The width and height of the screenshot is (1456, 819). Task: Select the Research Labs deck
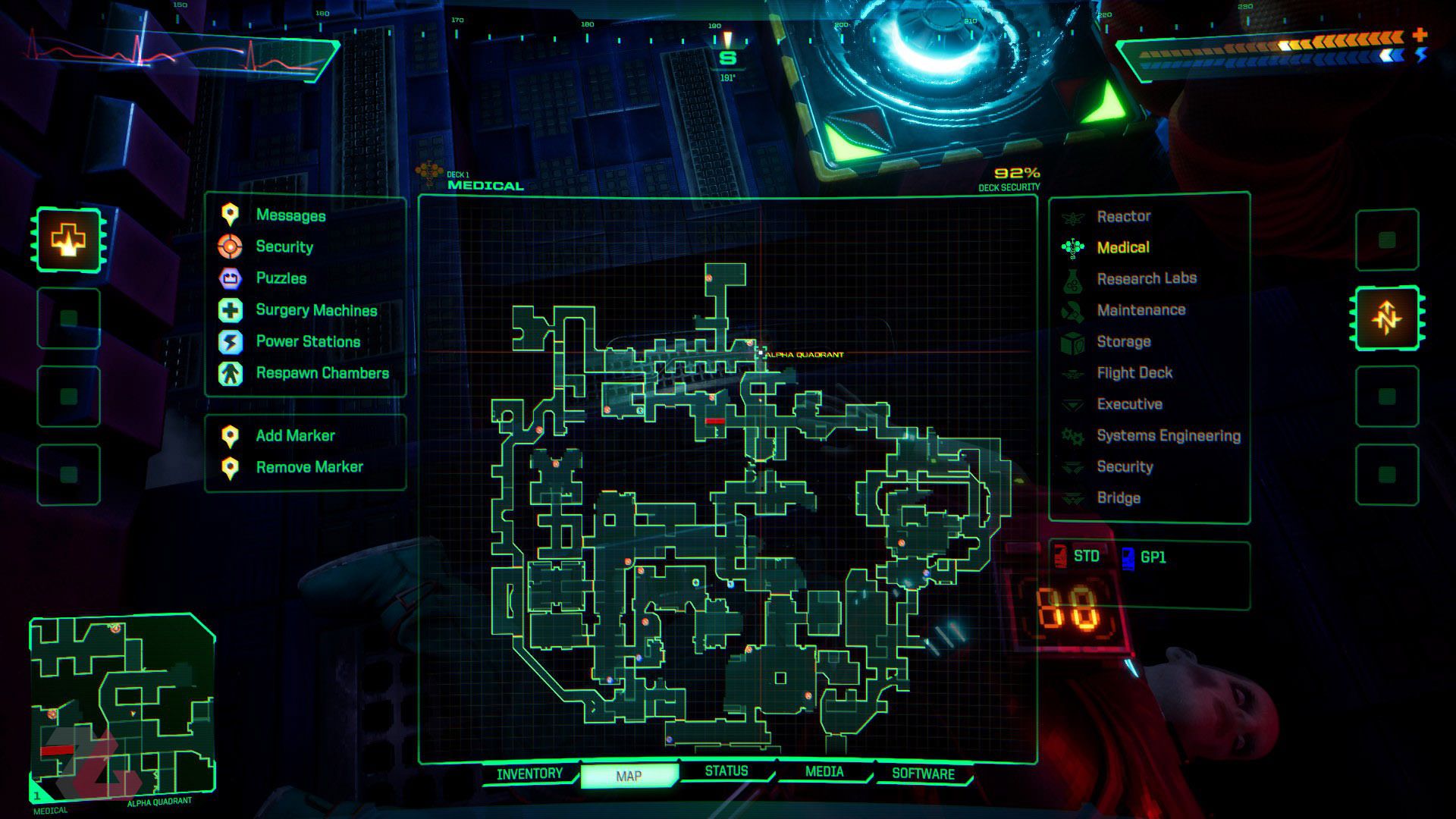coord(1146,279)
